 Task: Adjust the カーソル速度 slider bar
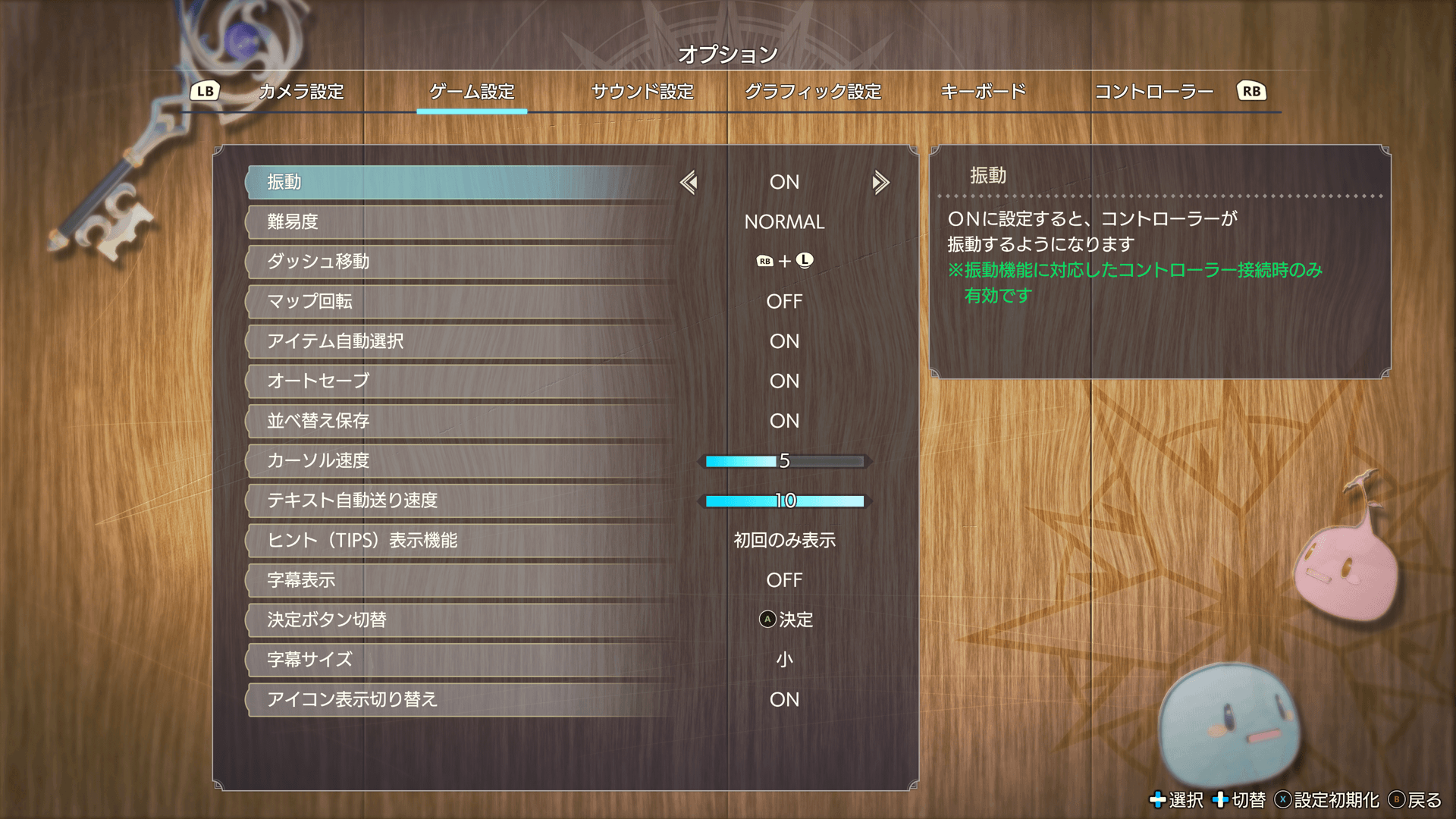pos(784,461)
